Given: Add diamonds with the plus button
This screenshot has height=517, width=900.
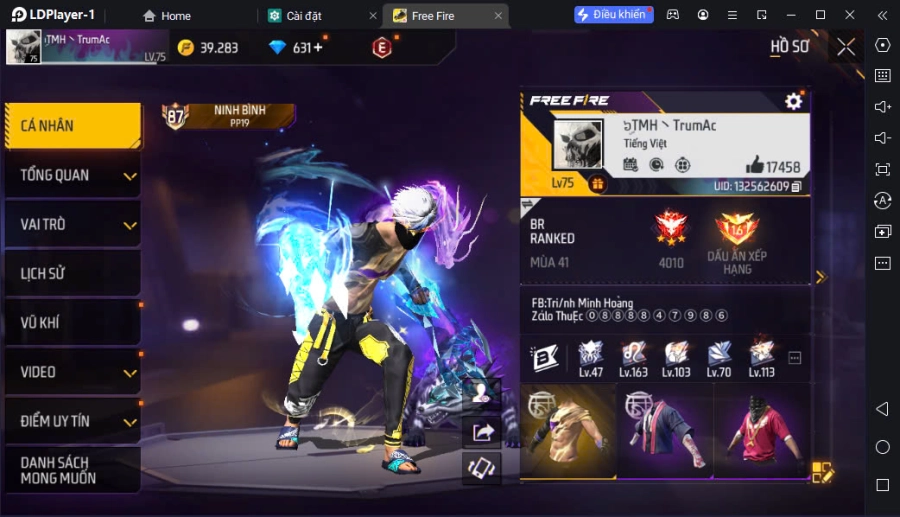Looking at the screenshot, I should [x=318, y=48].
